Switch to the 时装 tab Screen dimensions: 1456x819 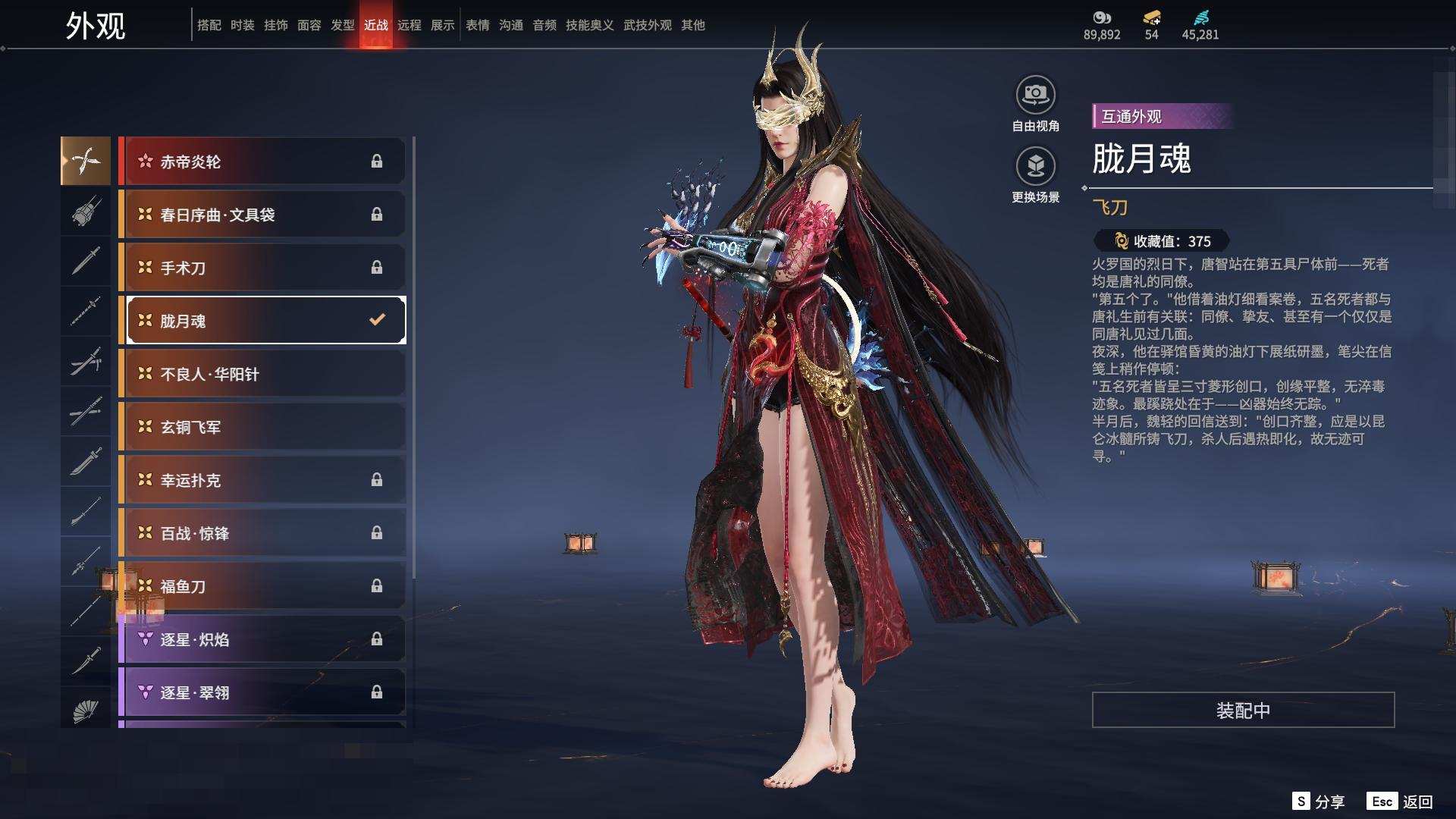[x=242, y=25]
